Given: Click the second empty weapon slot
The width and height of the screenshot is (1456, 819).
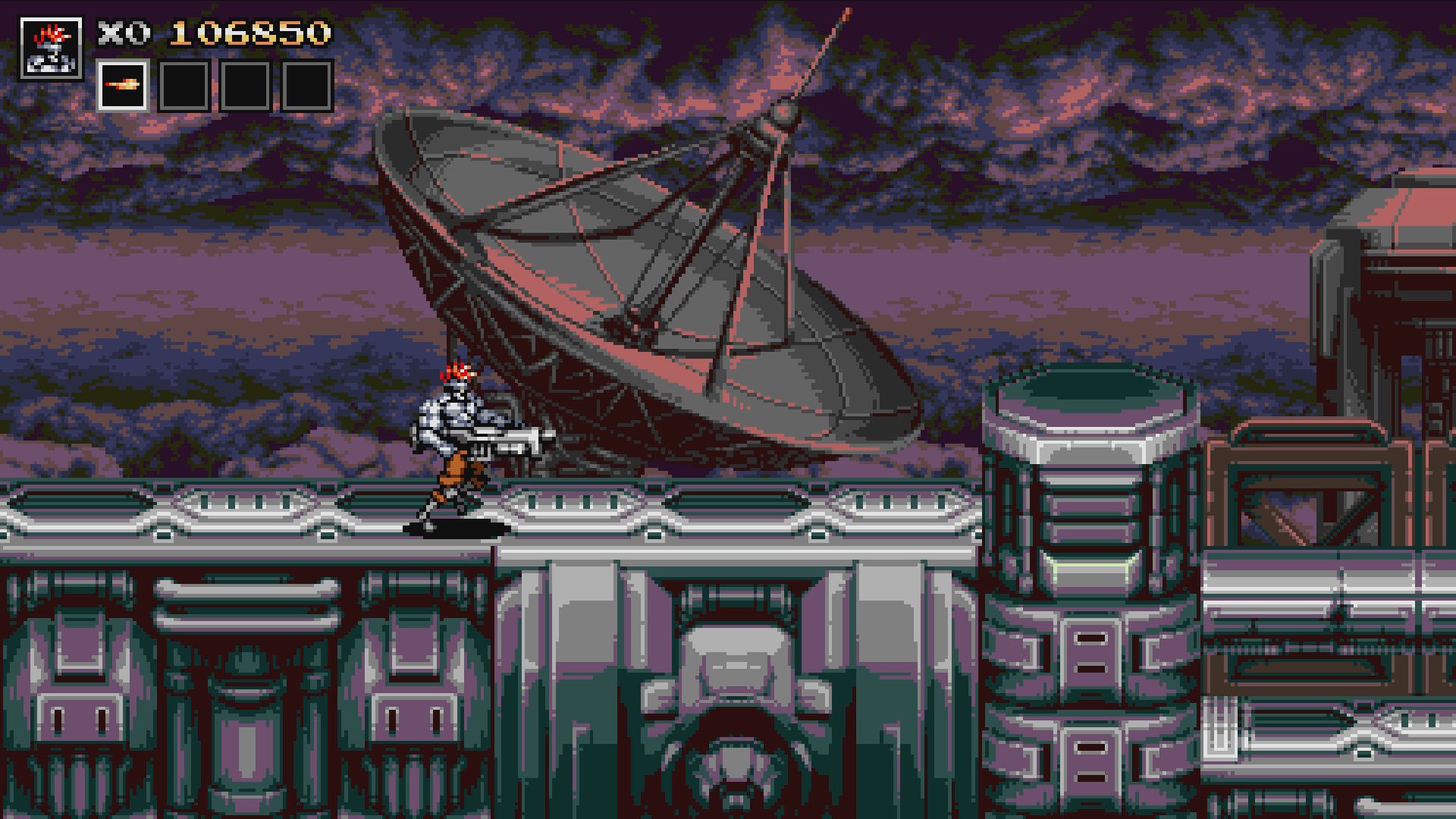Looking at the screenshot, I should [x=184, y=86].
